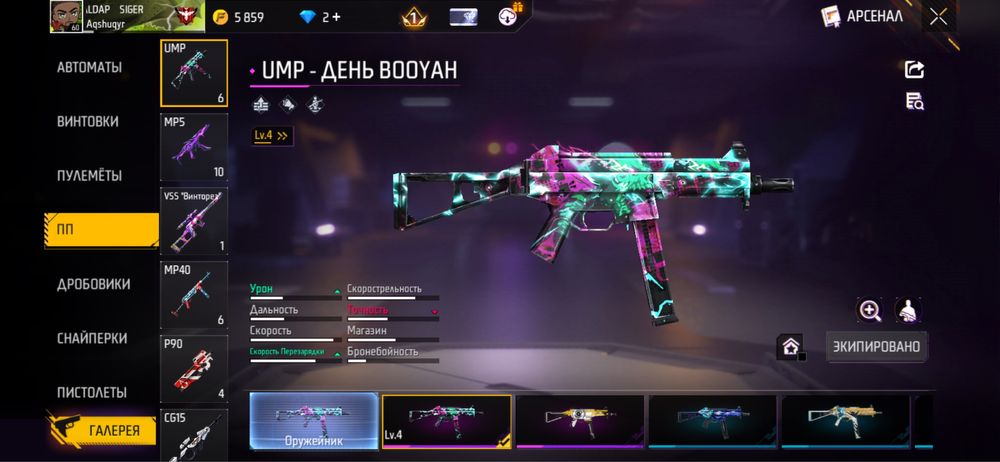Zoom in with the magnifier icon

tap(870, 310)
